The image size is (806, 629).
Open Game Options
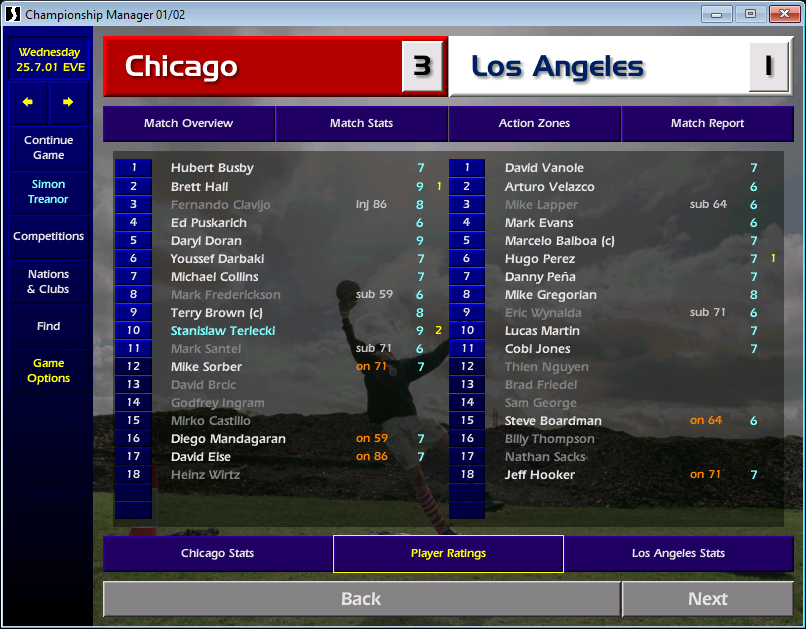pyautogui.click(x=48, y=371)
